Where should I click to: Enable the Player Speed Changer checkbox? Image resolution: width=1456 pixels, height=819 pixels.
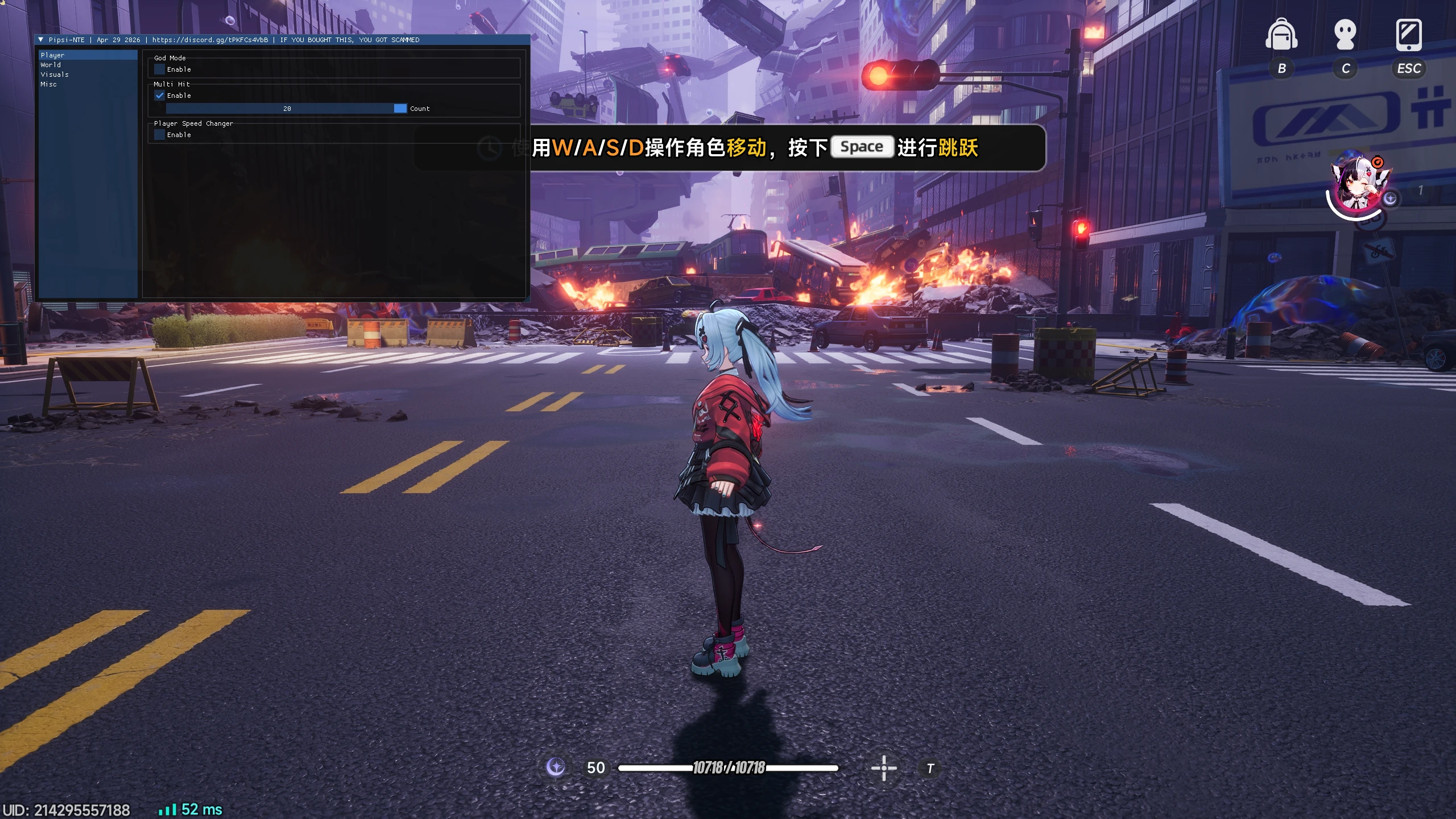160,135
